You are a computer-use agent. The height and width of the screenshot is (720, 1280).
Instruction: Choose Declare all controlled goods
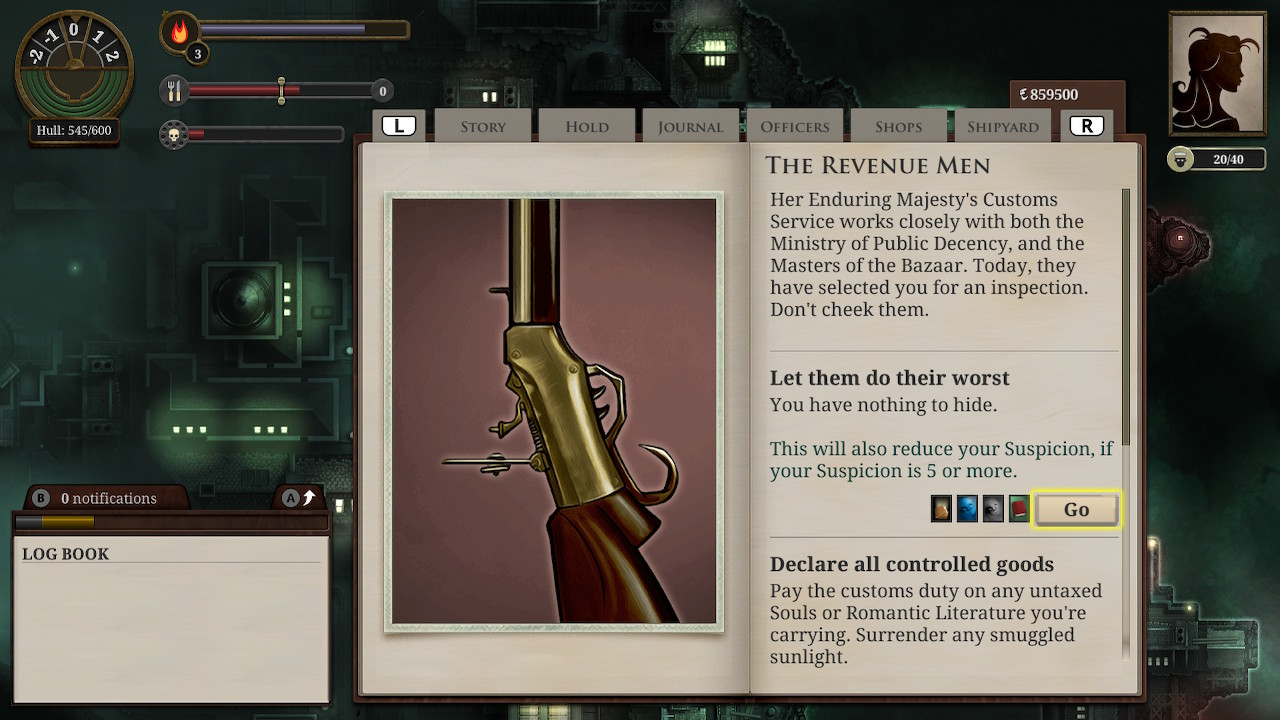[x=913, y=564]
